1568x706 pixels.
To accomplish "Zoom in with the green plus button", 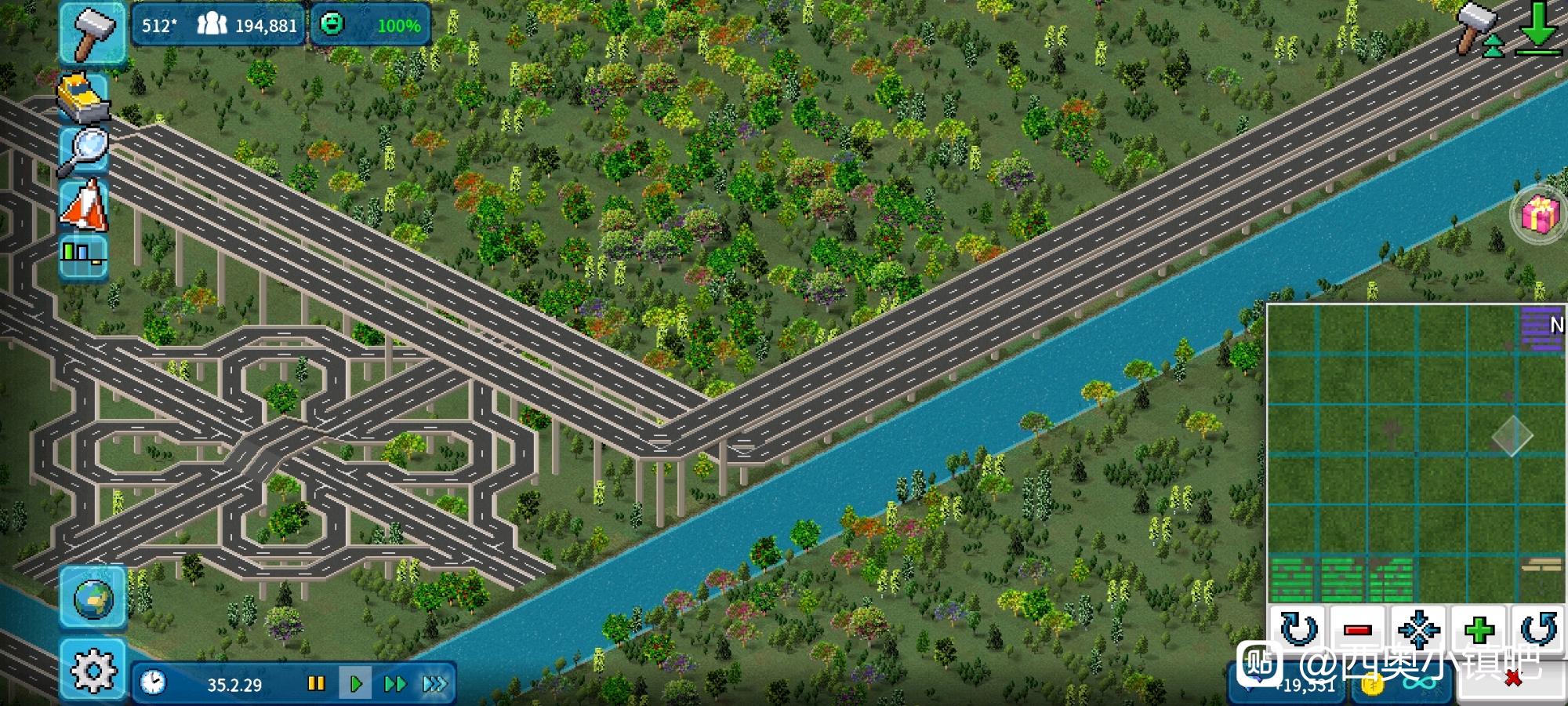I will point(1478,629).
